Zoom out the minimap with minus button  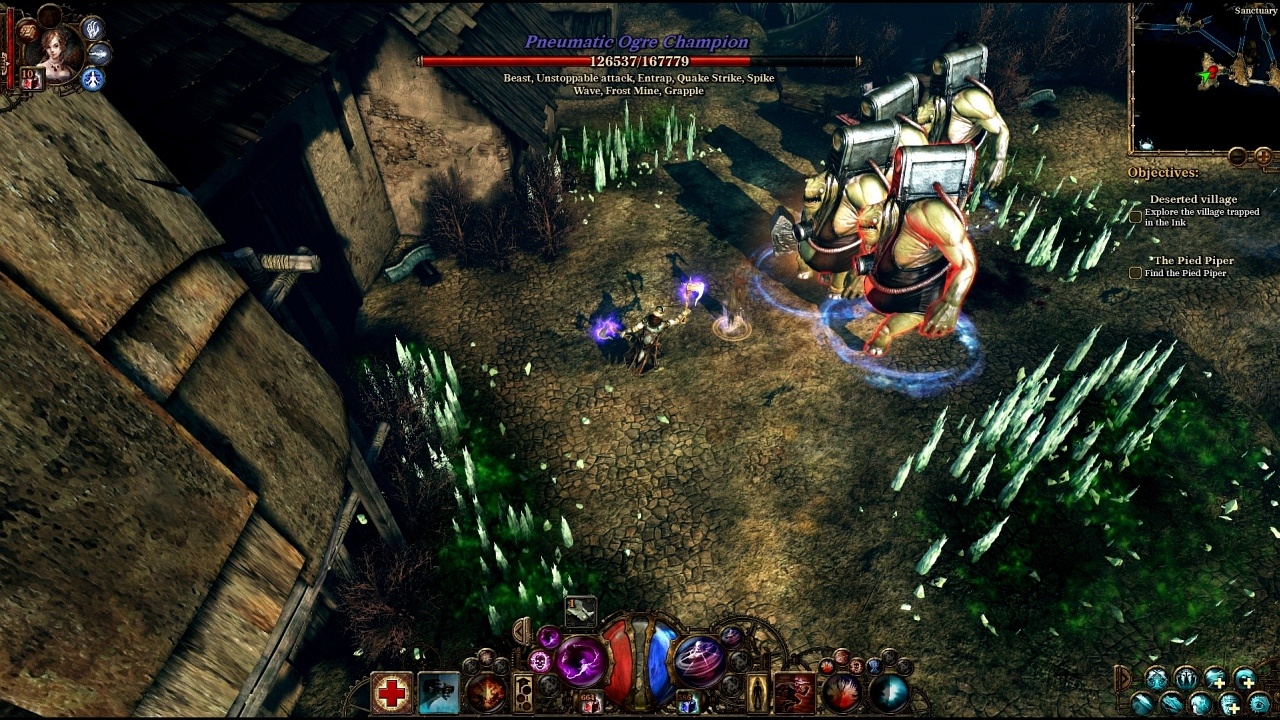pos(1237,156)
